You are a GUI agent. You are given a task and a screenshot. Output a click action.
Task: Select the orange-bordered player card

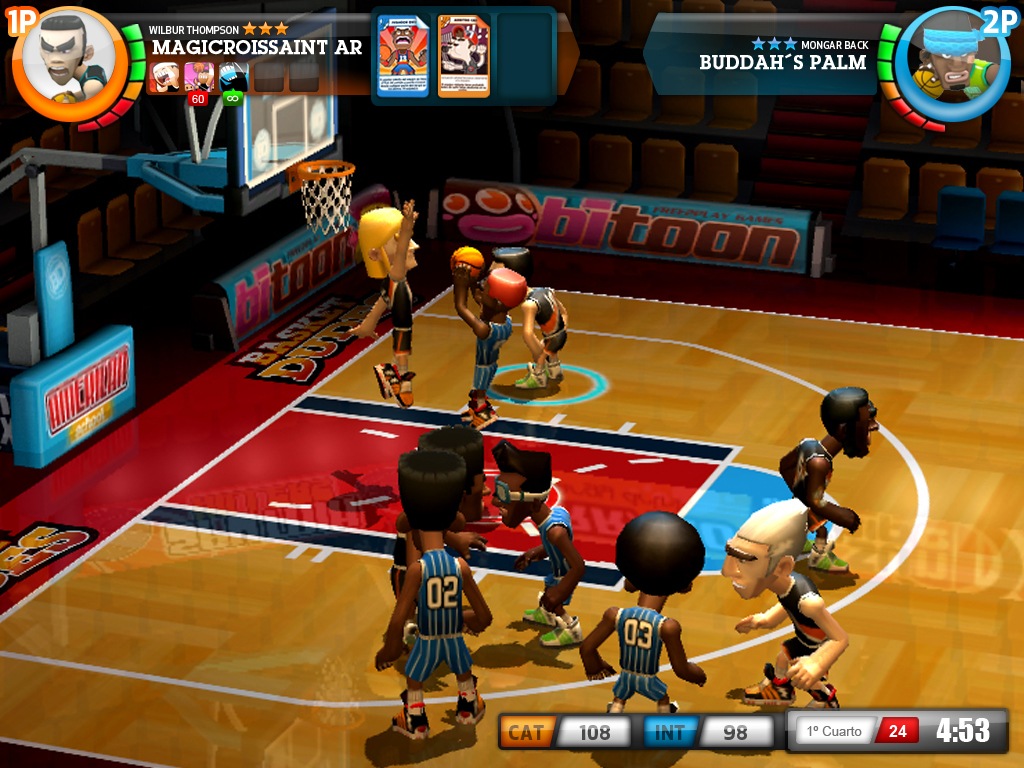tap(464, 56)
